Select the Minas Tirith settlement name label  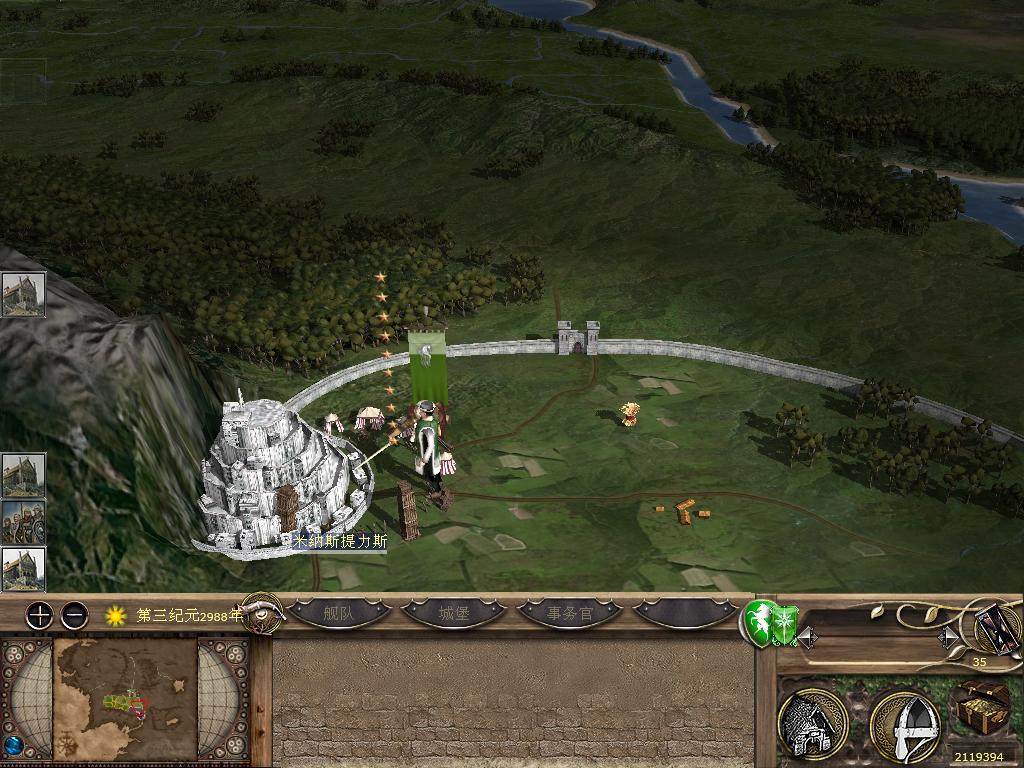[x=340, y=540]
